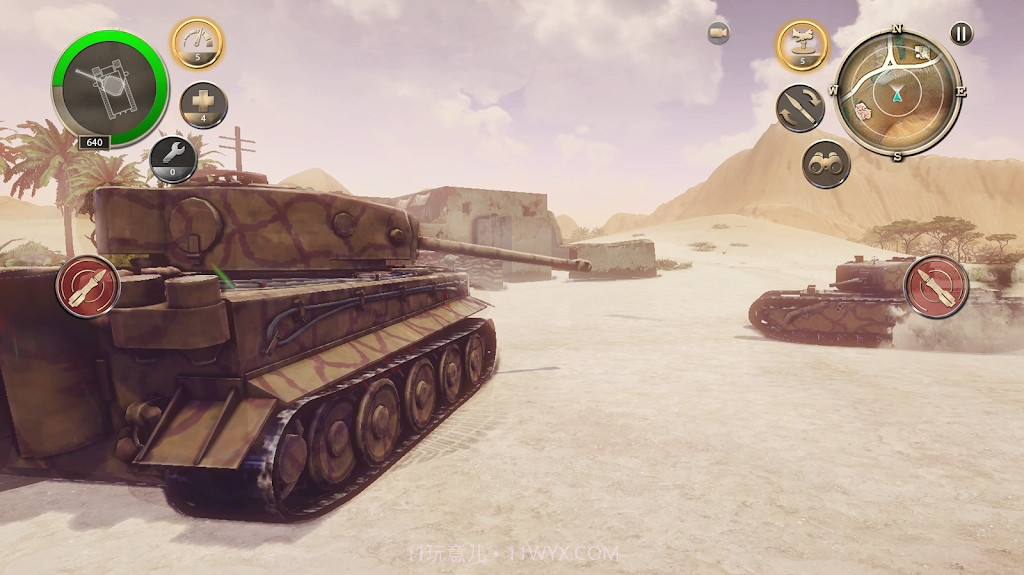This screenshot has width=1024, height=575.
Task: Pause the game with the pause button
Action: pyautogui.click(x=960, y=34)
